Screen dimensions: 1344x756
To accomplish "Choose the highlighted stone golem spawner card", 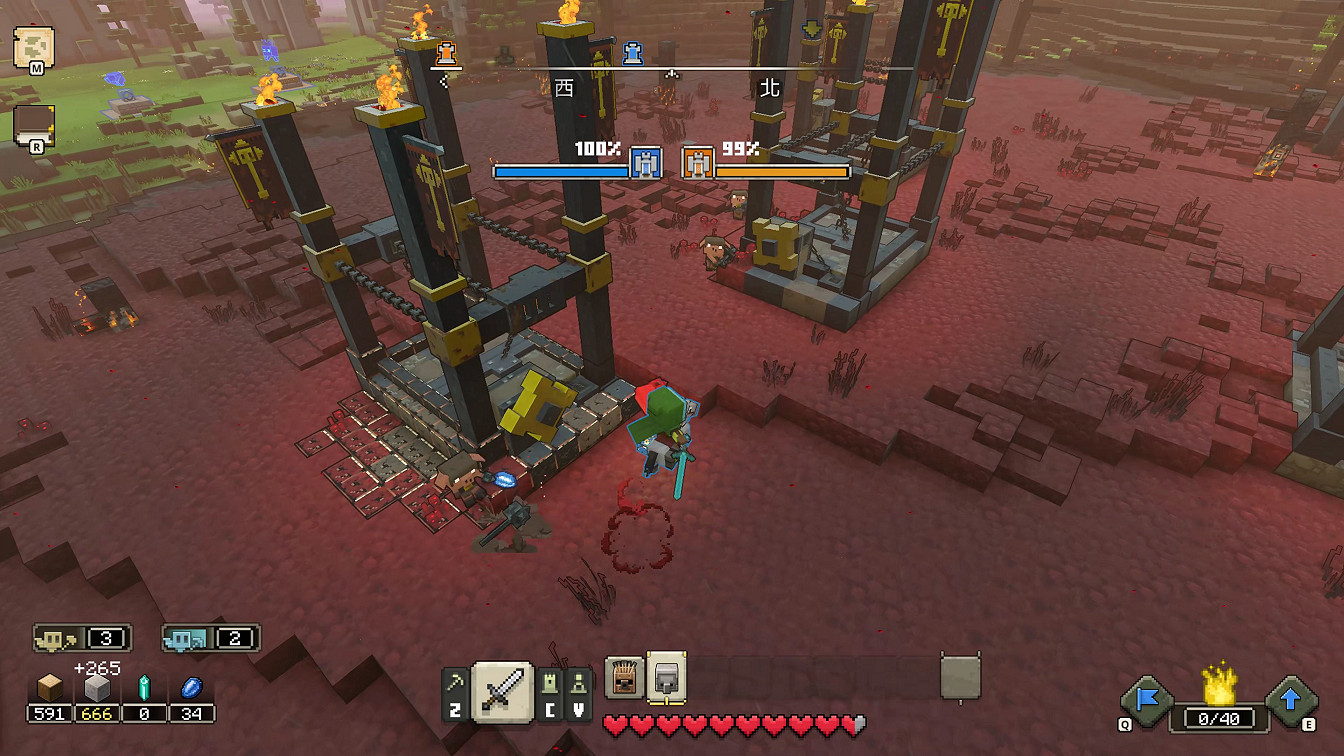I will (x=666, y=677).
